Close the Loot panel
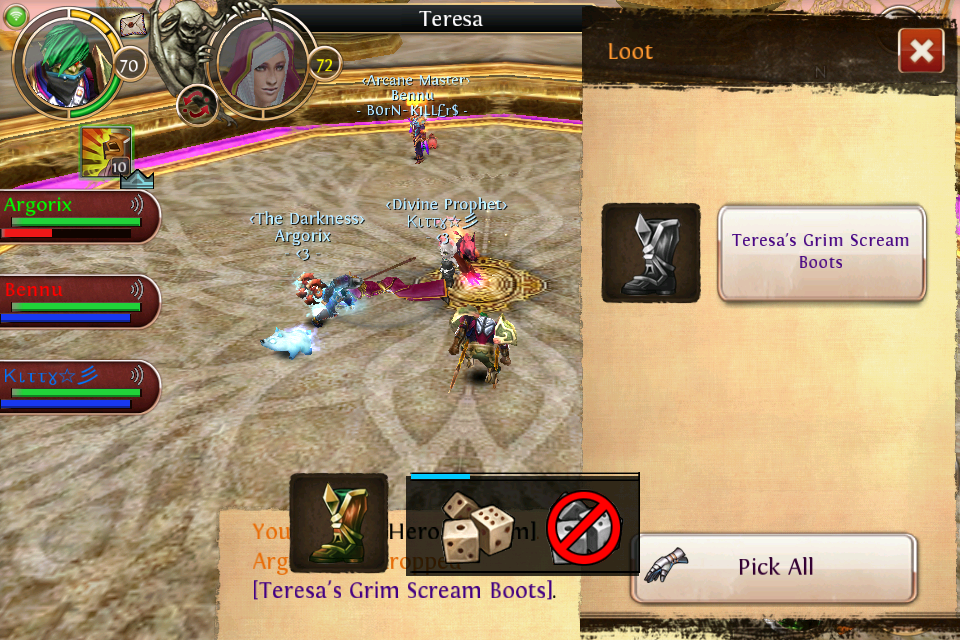This screenshot has width=960, height=640. pyautogui.click(x=921, y=50)
